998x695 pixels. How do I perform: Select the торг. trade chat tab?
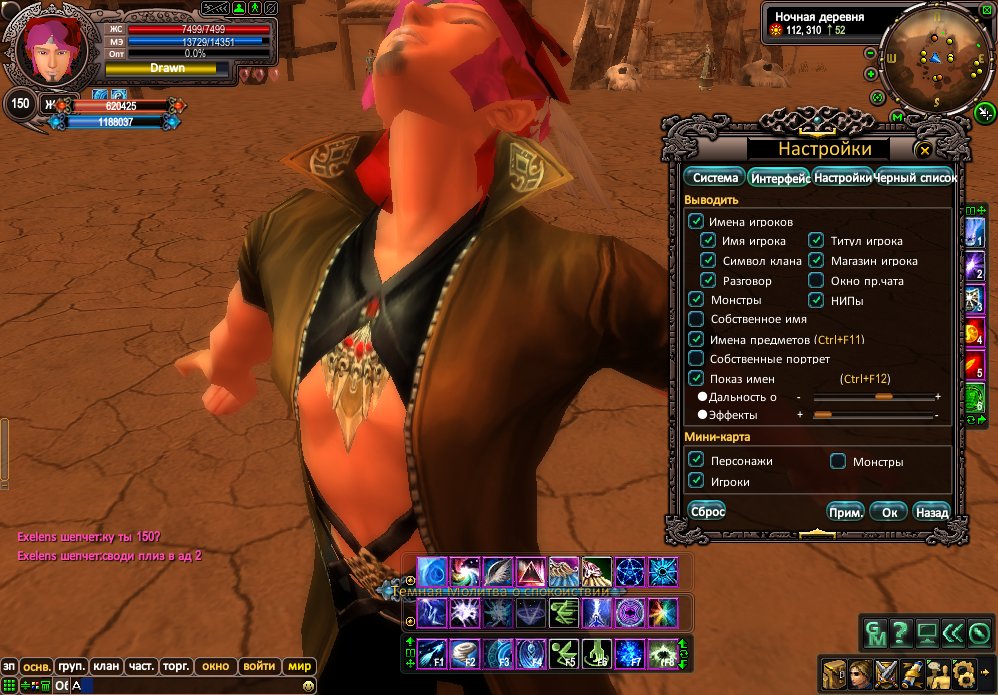click(x=176, y=666)
